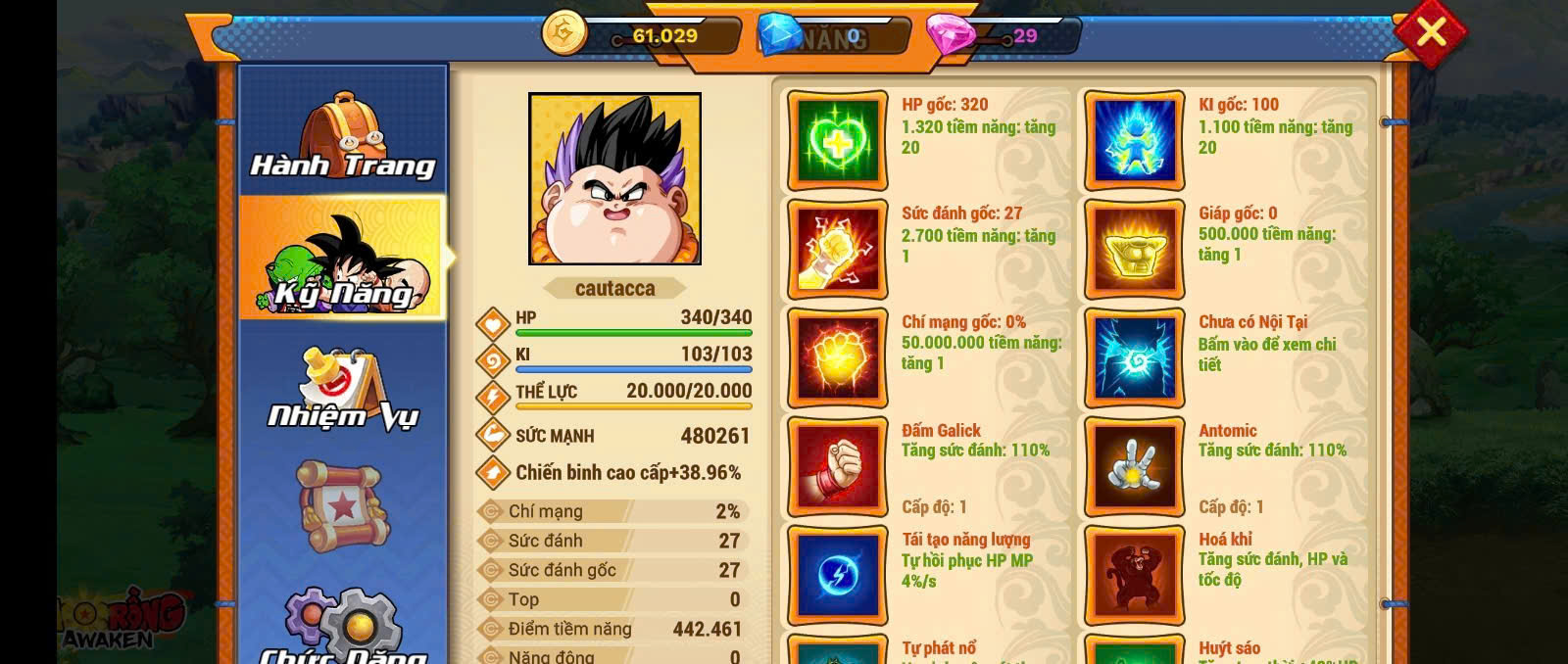Open the star scroll tab
Image resolution: width=1568 pixels, height=664 pixels.
[x=342, y=506]
